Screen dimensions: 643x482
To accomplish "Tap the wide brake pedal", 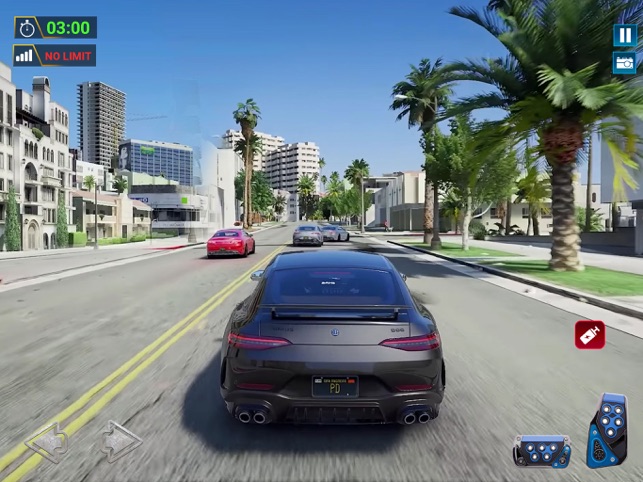I will pos(542,451).
